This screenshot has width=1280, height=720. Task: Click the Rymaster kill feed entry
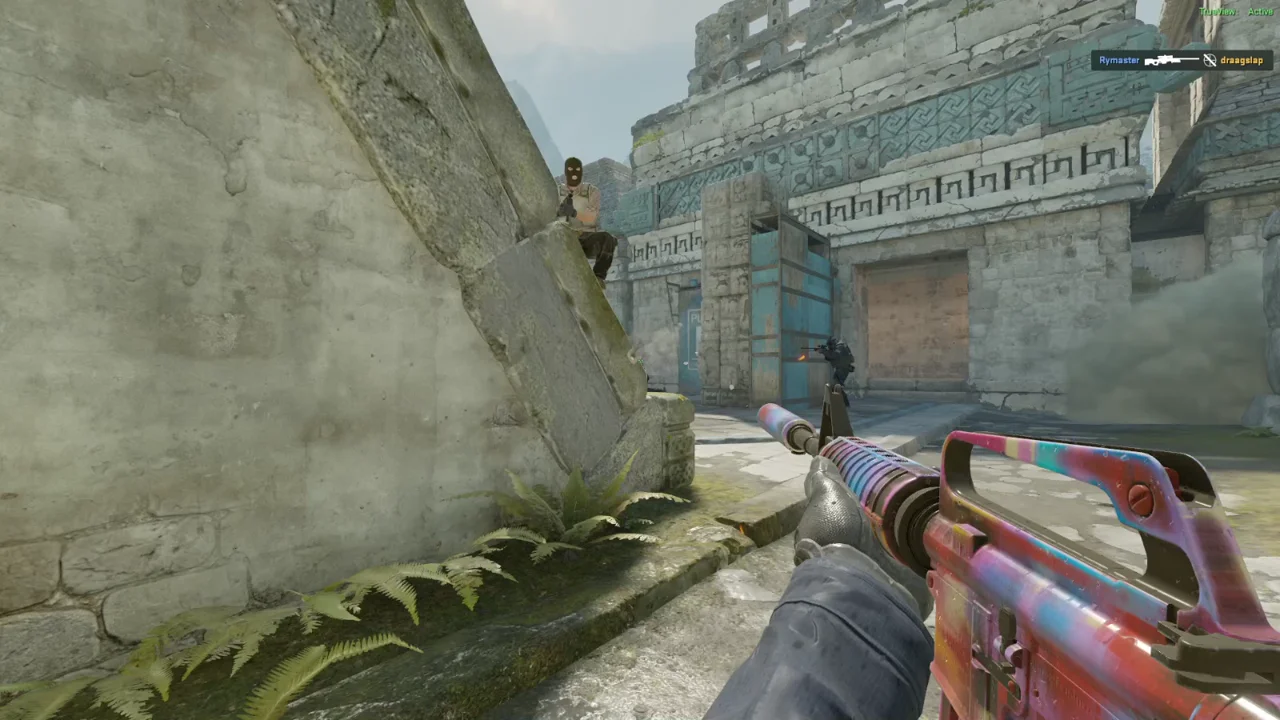pos(1119,60)
